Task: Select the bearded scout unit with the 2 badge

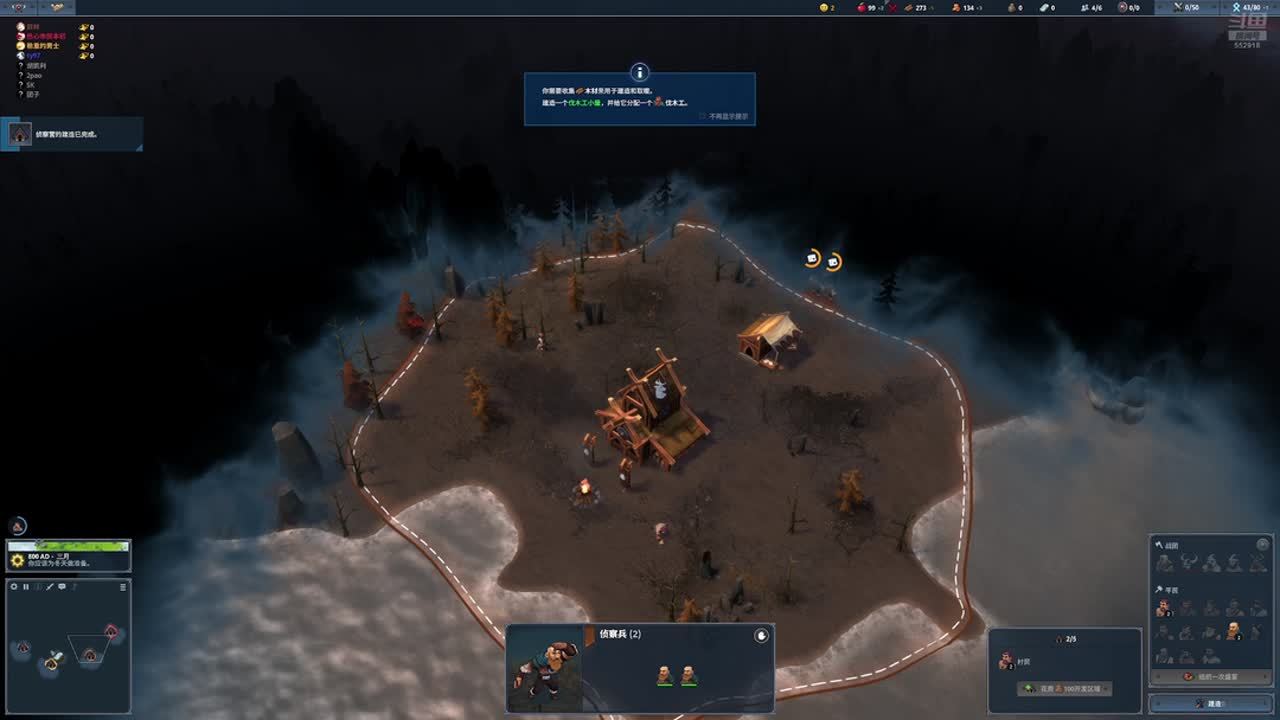Action: [x=1234, y=631]
